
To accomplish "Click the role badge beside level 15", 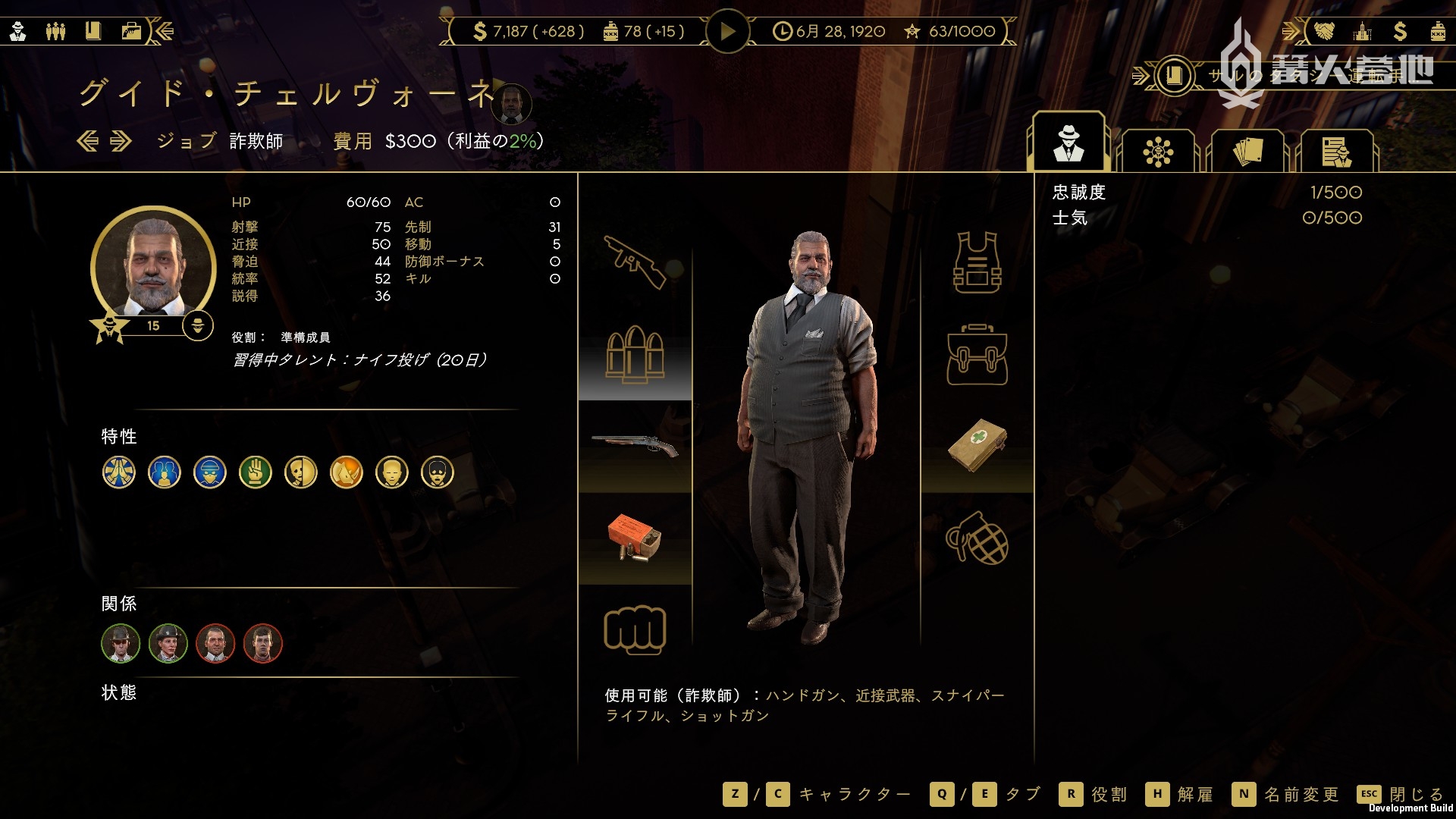I will [x=198, y=325].
